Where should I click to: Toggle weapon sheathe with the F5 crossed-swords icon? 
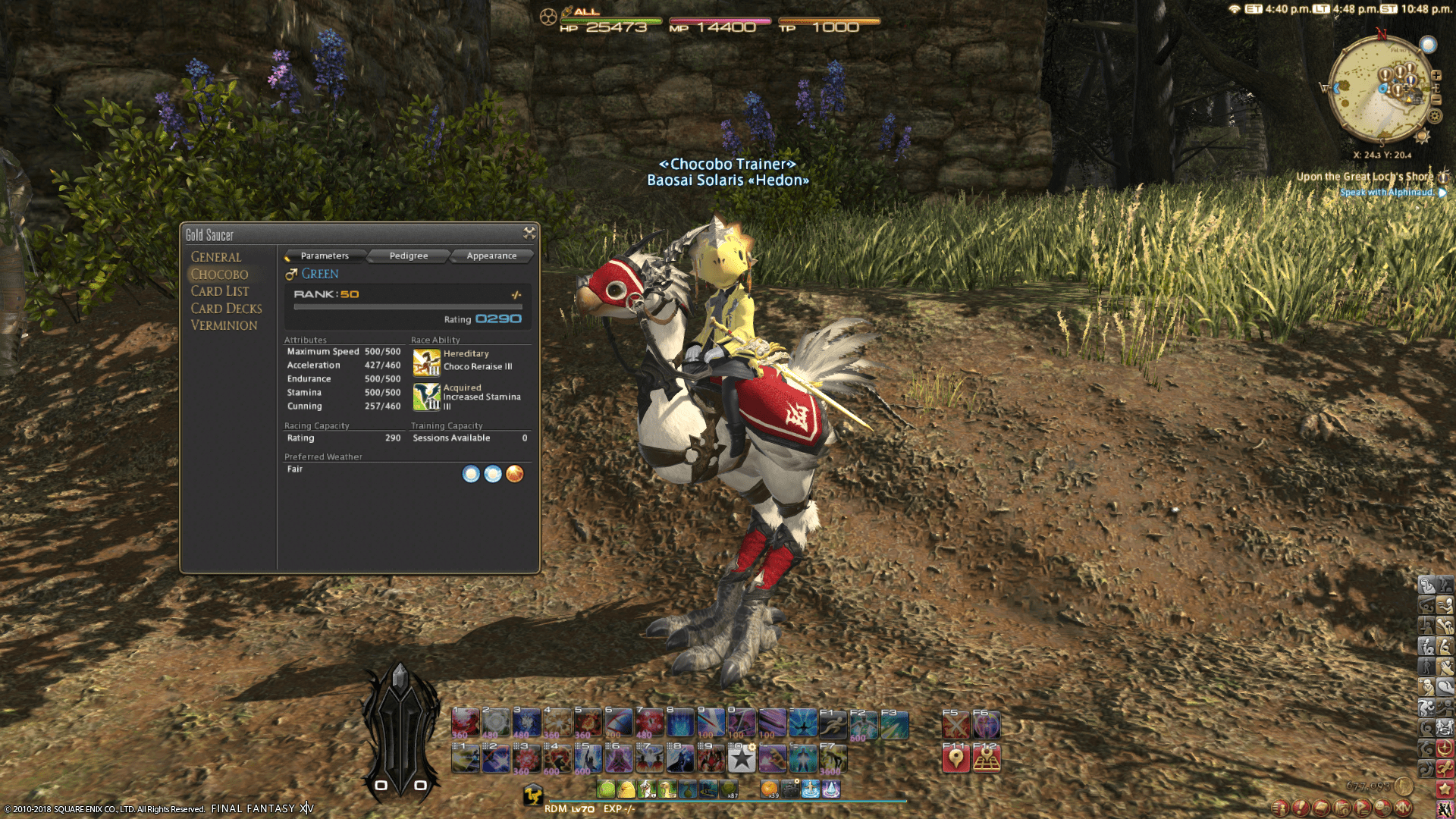[956, 725]
